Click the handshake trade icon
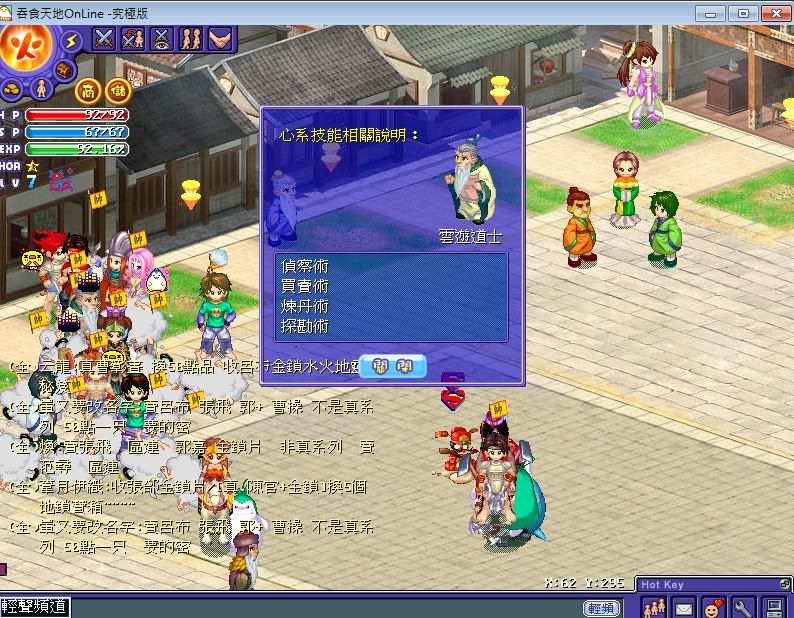The width and height of the screenshot is (794, 618). (x=218, y=39)
